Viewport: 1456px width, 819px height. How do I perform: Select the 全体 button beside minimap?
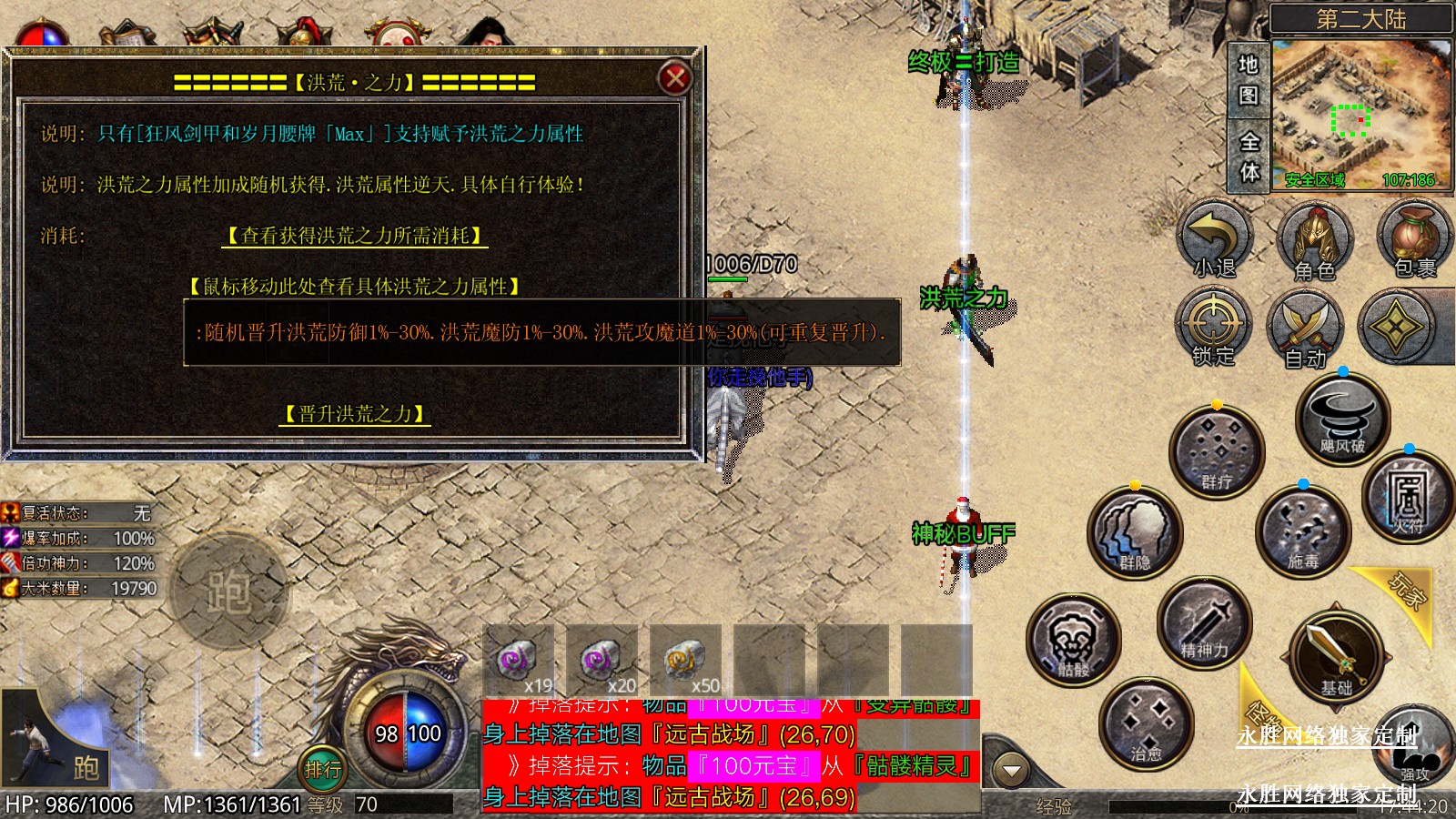point(1249,157)
